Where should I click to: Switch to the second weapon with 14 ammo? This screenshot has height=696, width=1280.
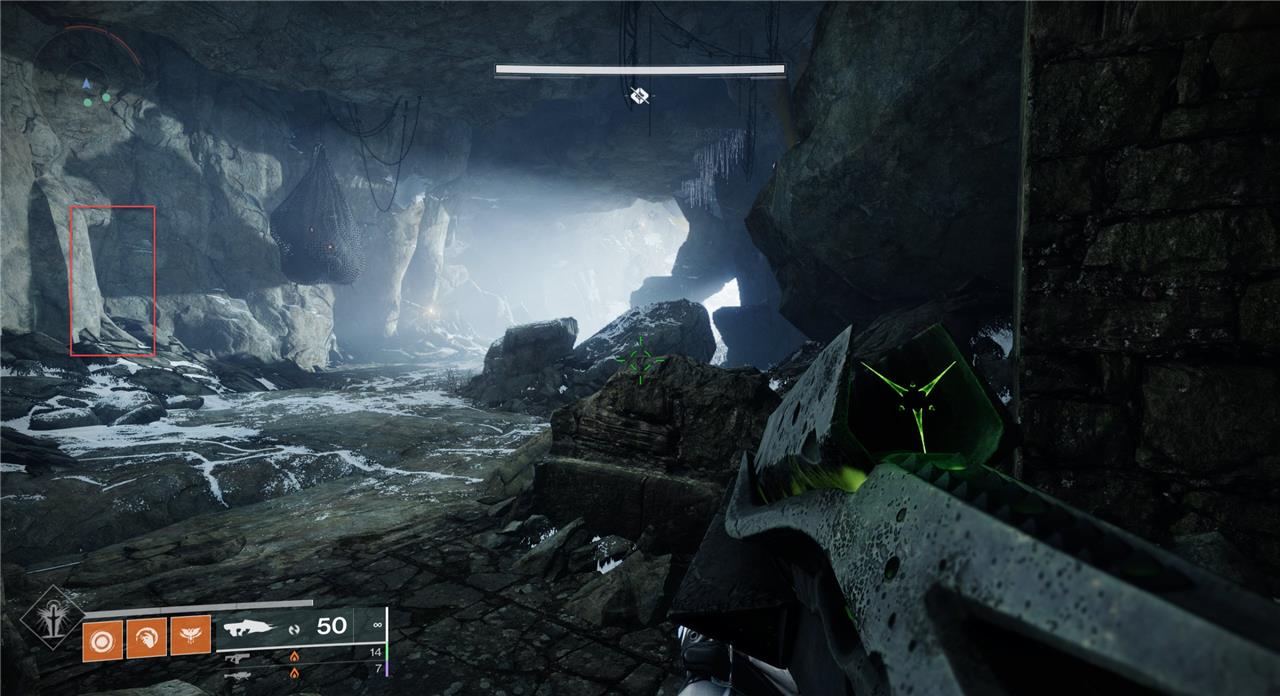[237, 657]
